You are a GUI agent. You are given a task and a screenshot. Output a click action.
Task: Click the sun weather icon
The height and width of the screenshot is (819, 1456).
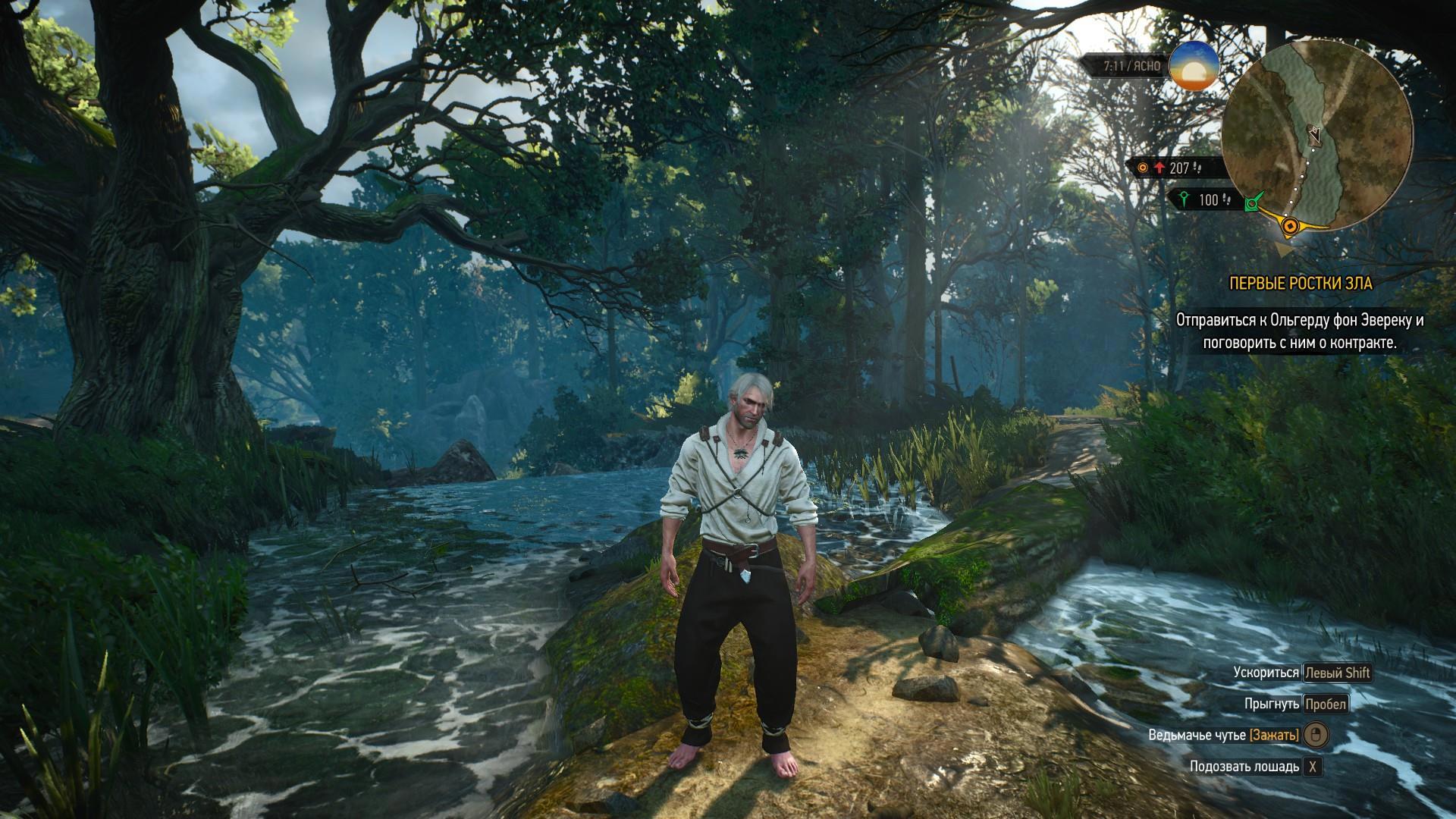[x=1194, y=67]
